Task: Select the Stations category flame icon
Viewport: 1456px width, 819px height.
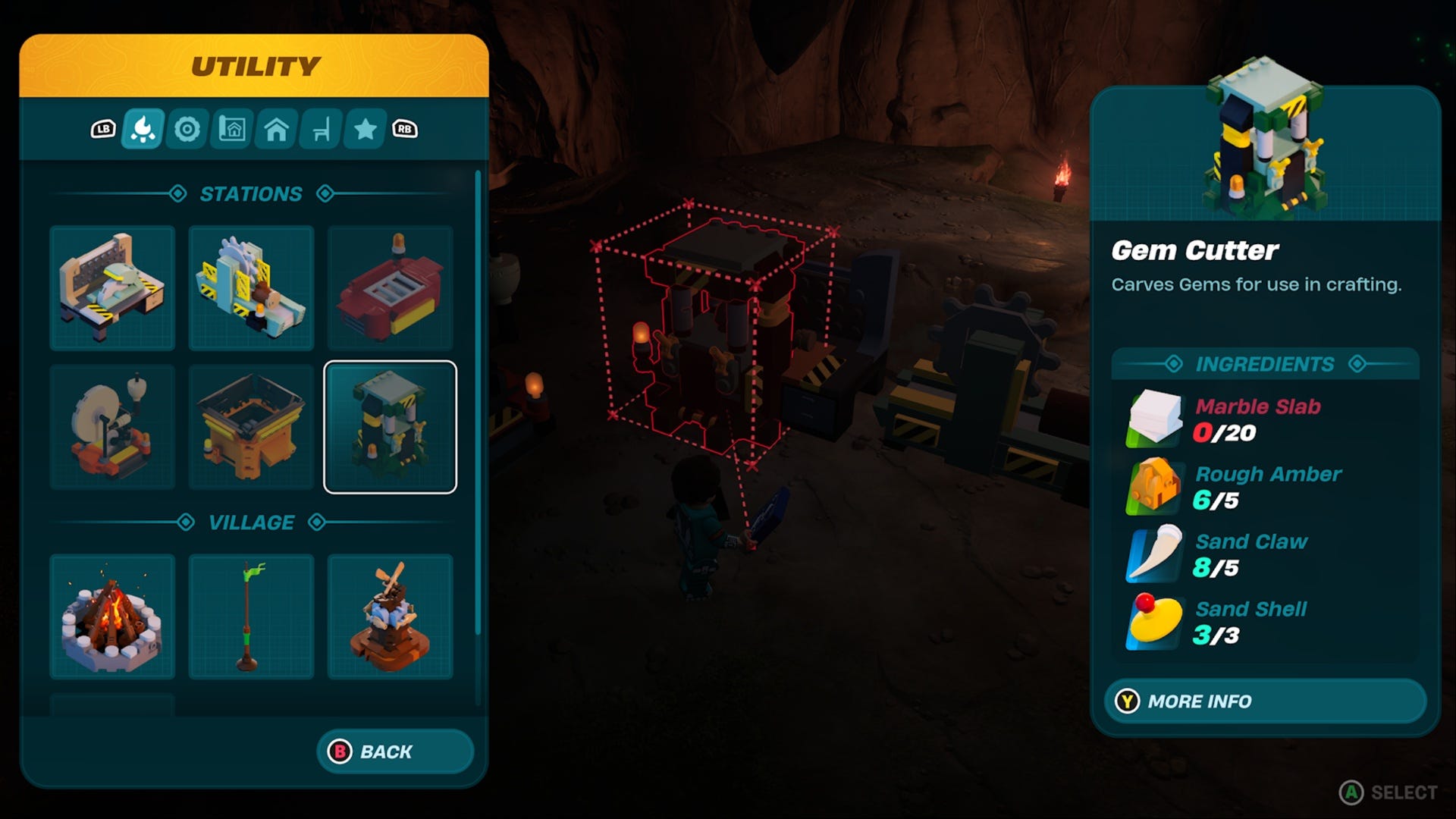Action: click(144, 129)
